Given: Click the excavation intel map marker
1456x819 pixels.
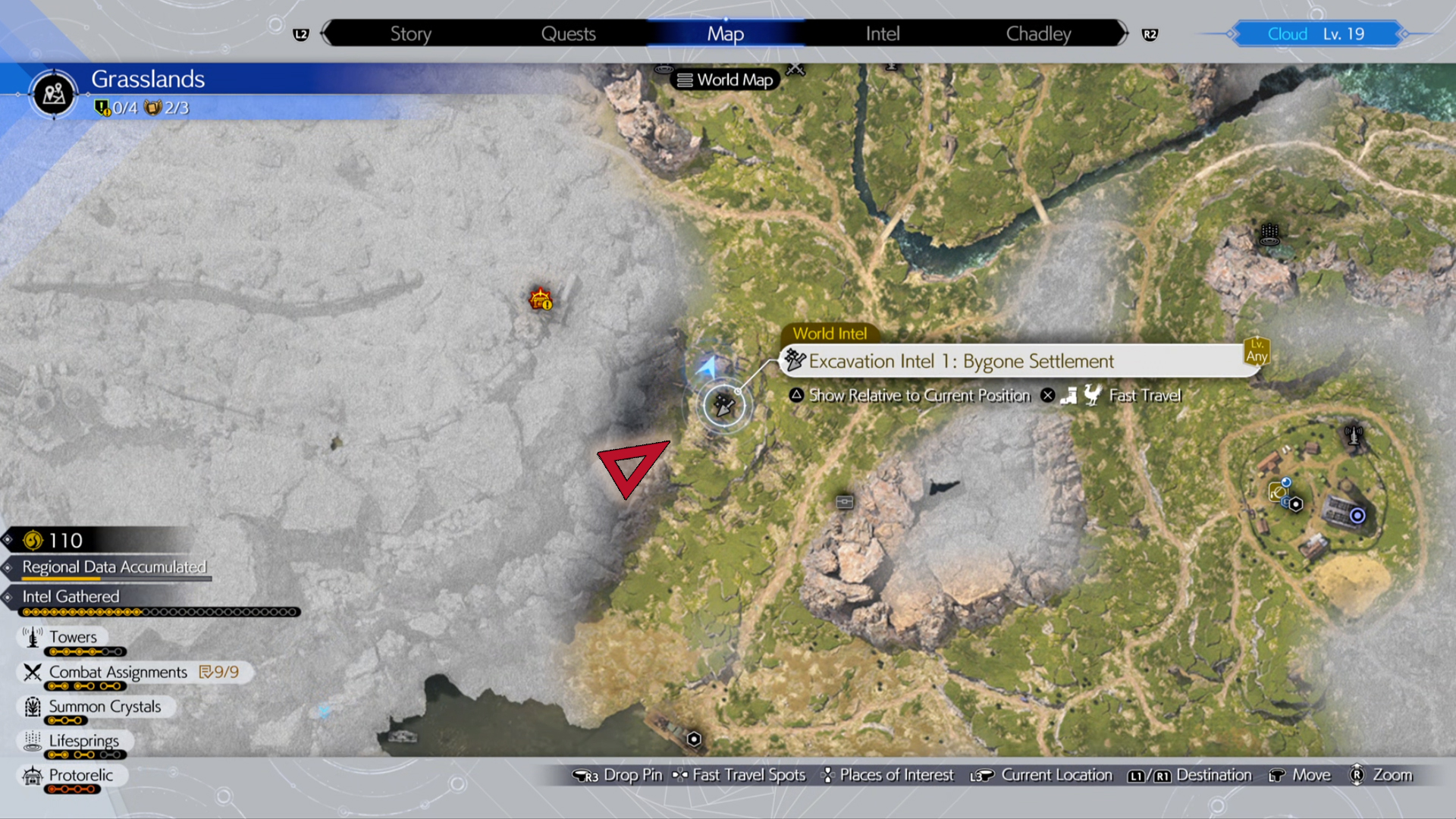Looking at the screenshot, I should pyautogui.click(x=724, y=406).
